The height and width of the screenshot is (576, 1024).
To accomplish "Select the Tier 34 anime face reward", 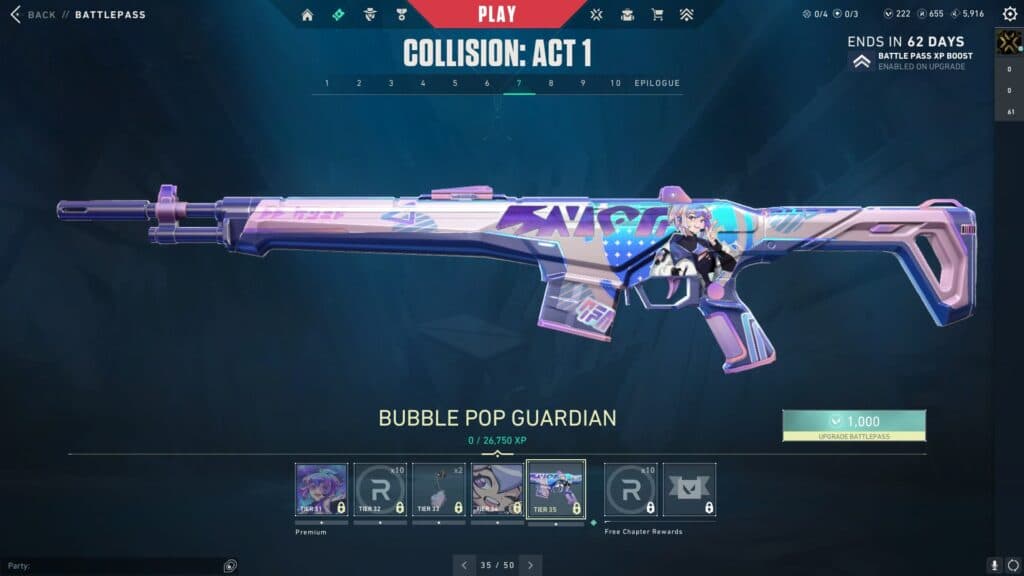I will tap(497, 489).
